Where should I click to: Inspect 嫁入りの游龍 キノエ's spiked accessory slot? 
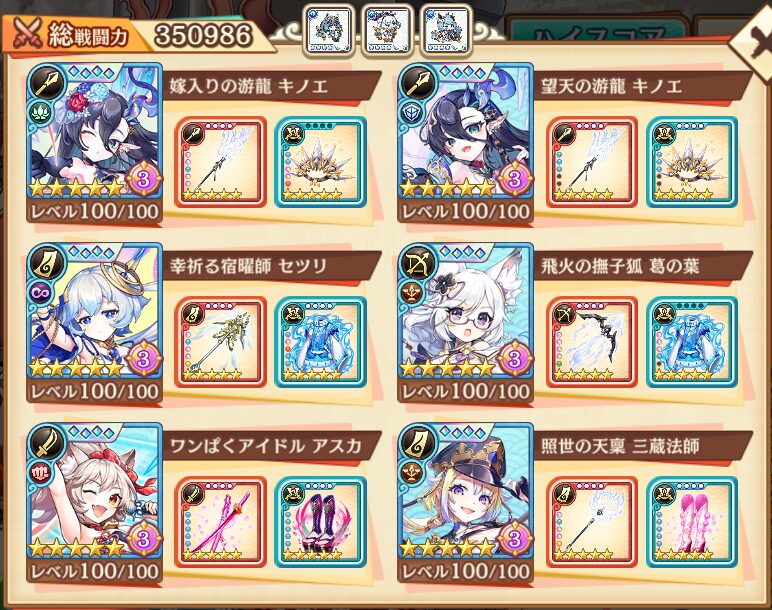319,162
